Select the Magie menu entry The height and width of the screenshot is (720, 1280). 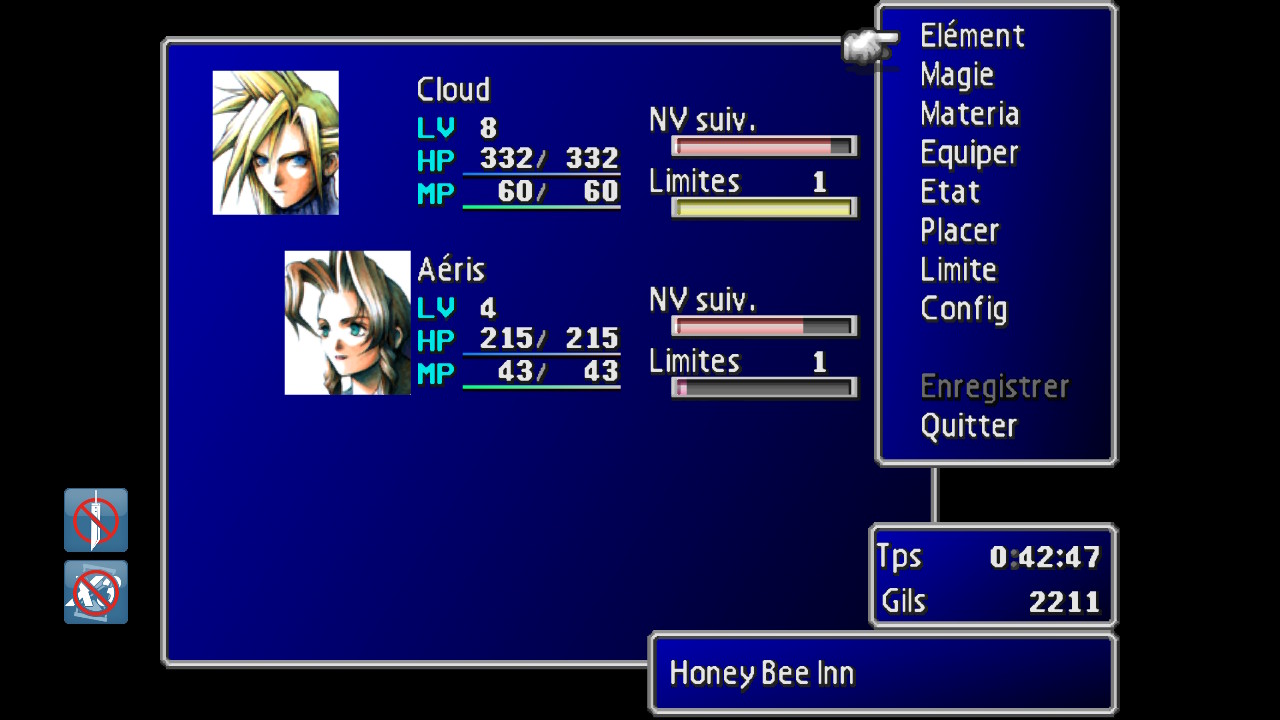[957, 75]
